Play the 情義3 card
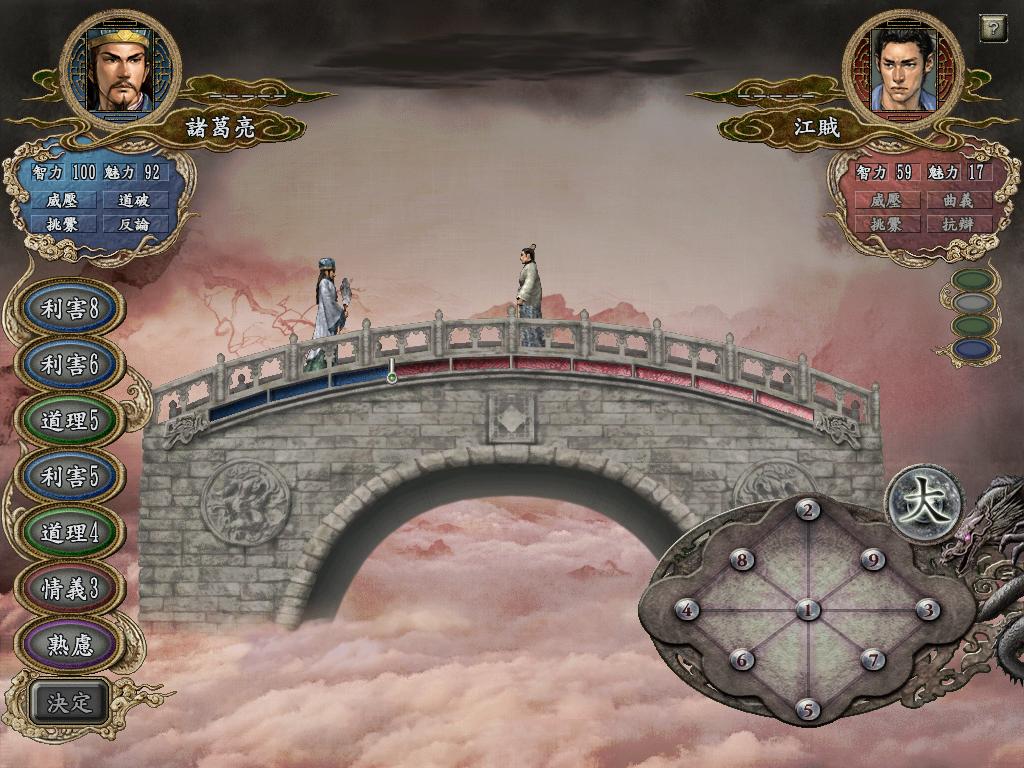This screenshot has width=1024, height=768. (x=69, y=589)
